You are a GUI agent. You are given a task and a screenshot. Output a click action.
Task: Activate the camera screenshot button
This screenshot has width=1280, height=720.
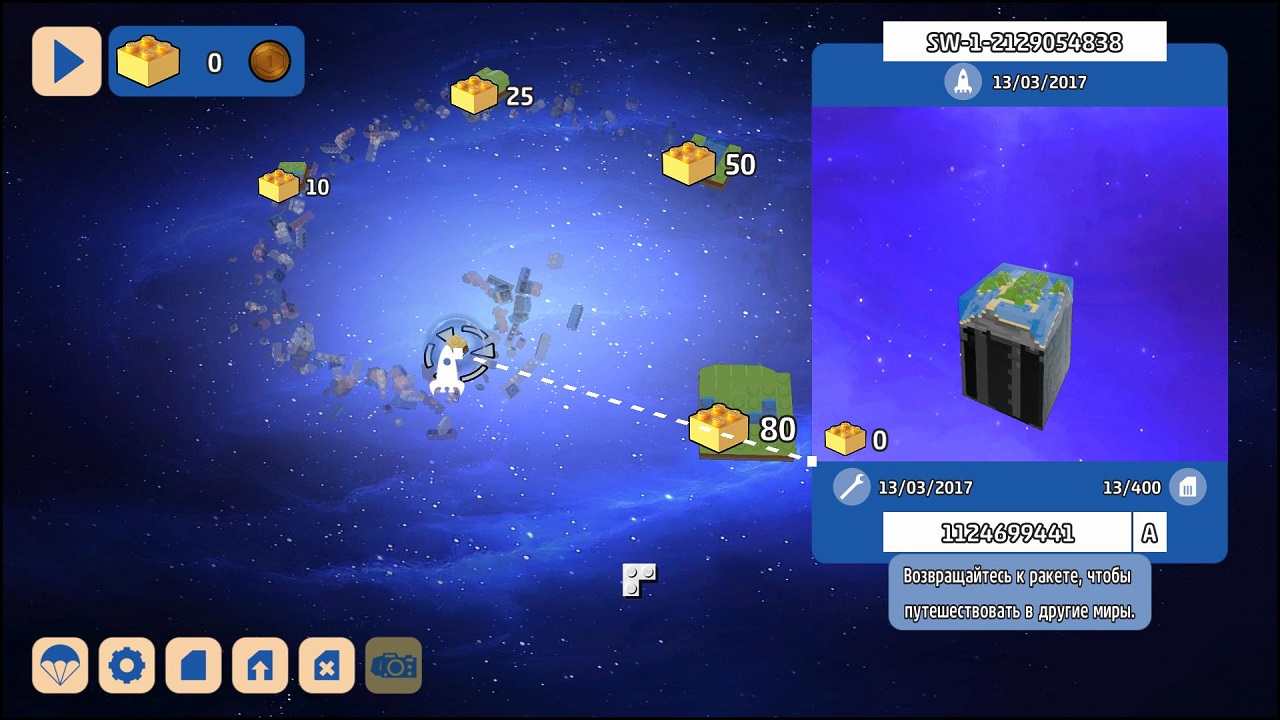point(393,665)
